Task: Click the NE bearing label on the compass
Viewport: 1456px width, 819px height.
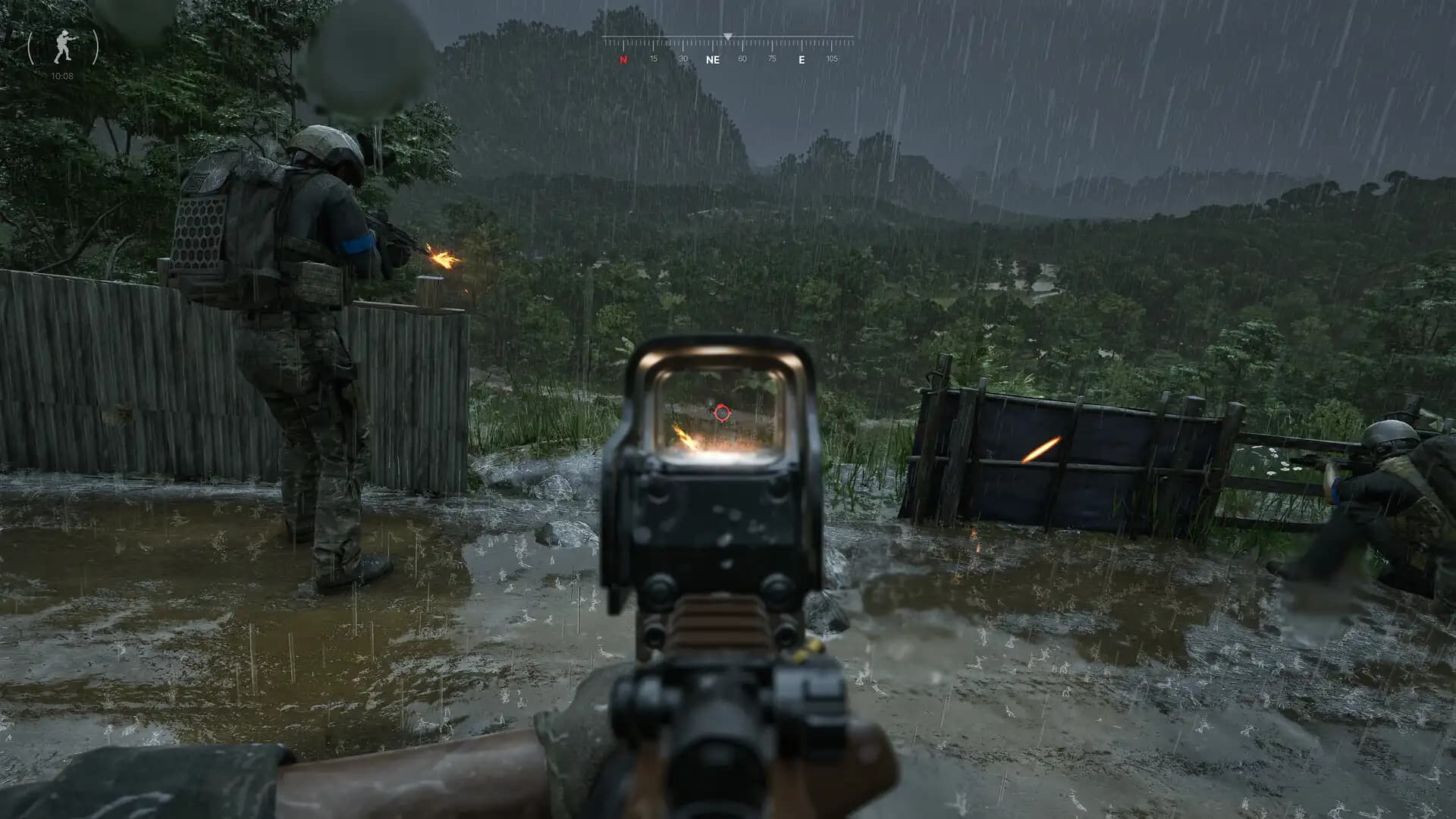Action: coord(713,58)
